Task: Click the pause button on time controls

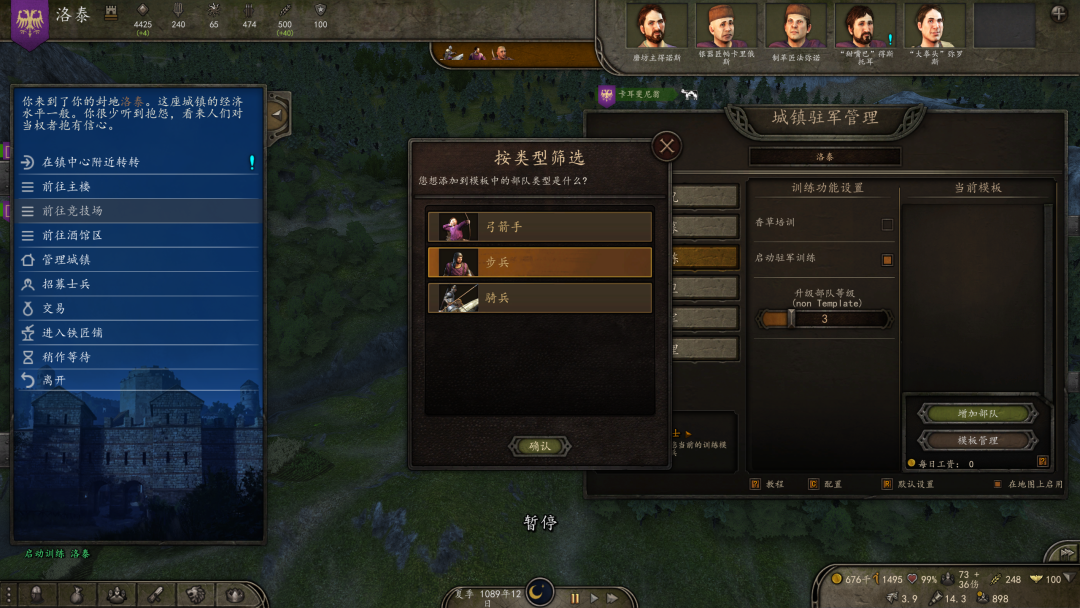Action: 575,598
